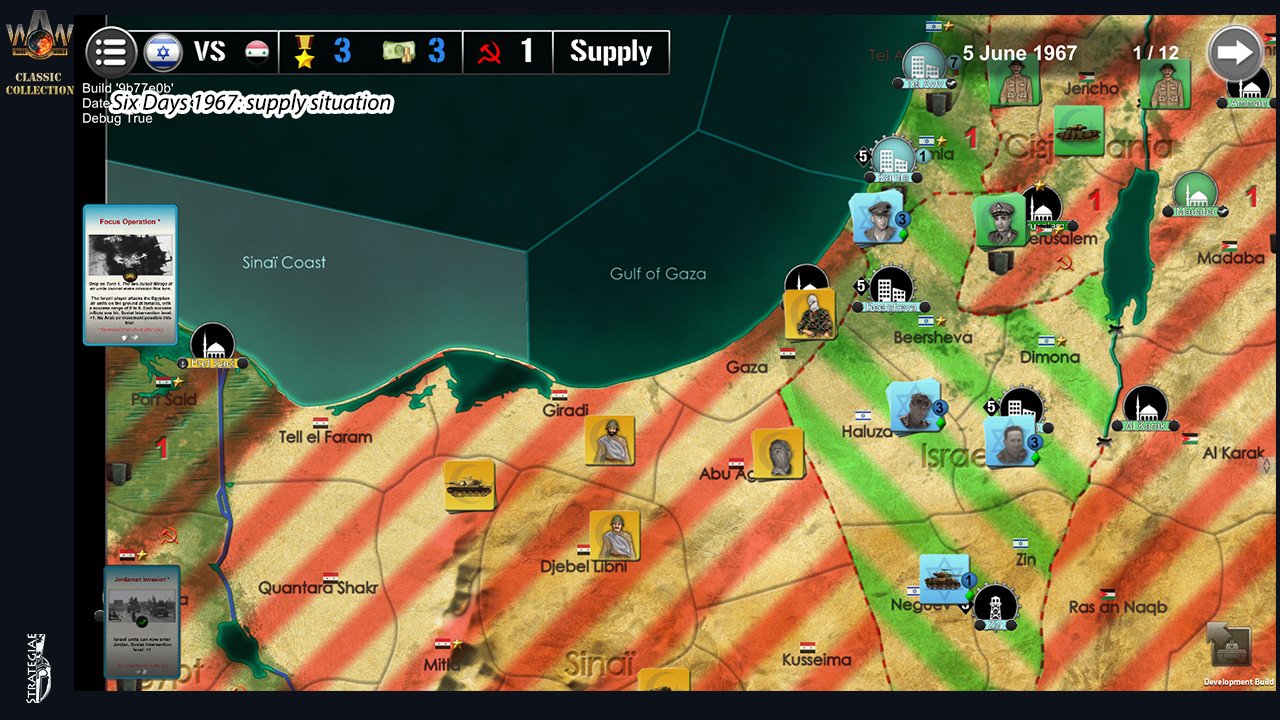Image resolution: width=1280 pixels, height=720 pixels.
Task: Open the Supply overview
Action: click(611, 50)
